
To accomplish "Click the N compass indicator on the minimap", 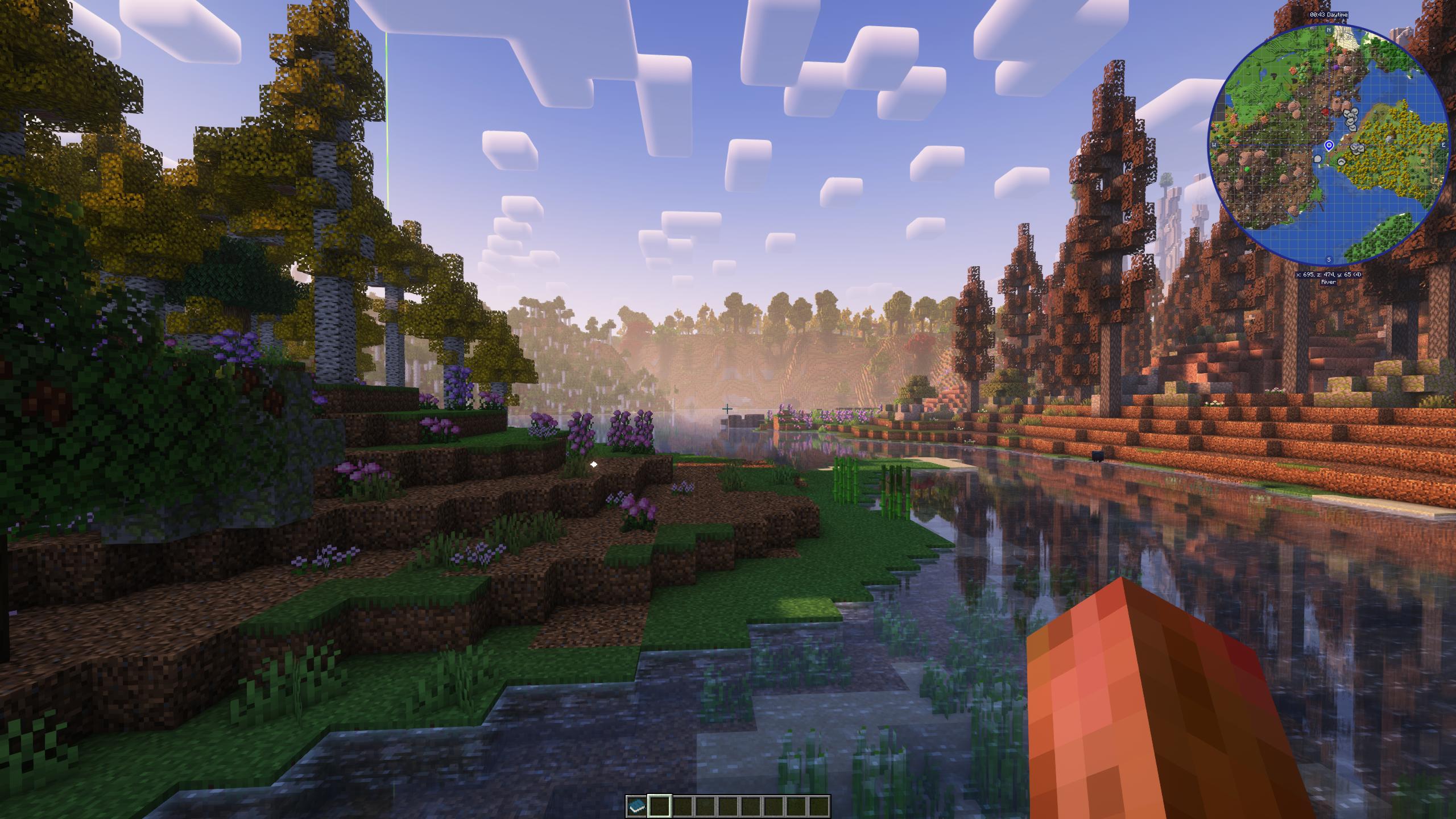I will 1329,30.
